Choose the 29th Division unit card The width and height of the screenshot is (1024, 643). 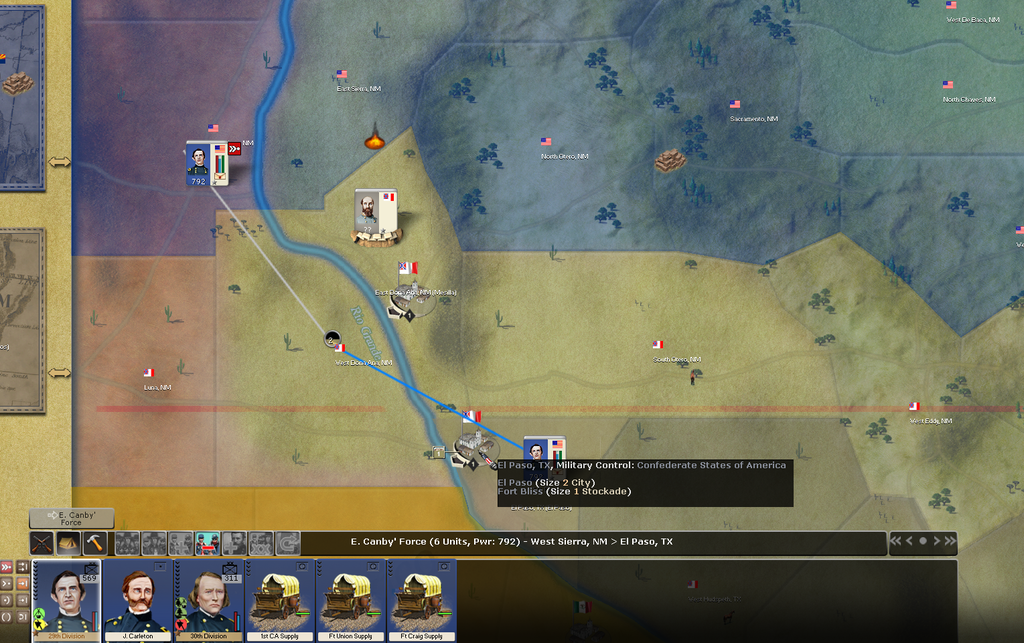point(67,598)
